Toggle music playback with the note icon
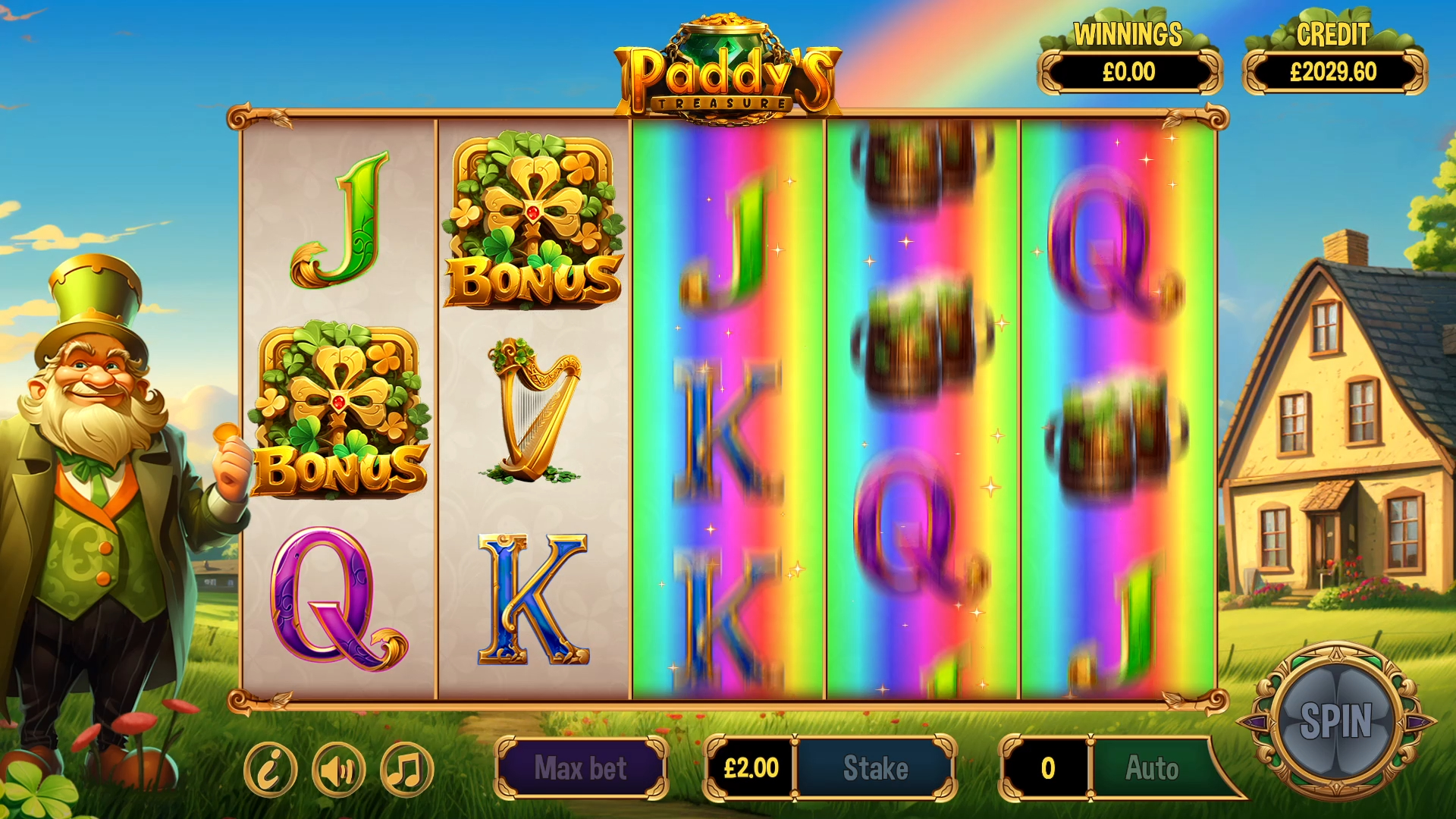1456x819 pixels. point(404,768)
